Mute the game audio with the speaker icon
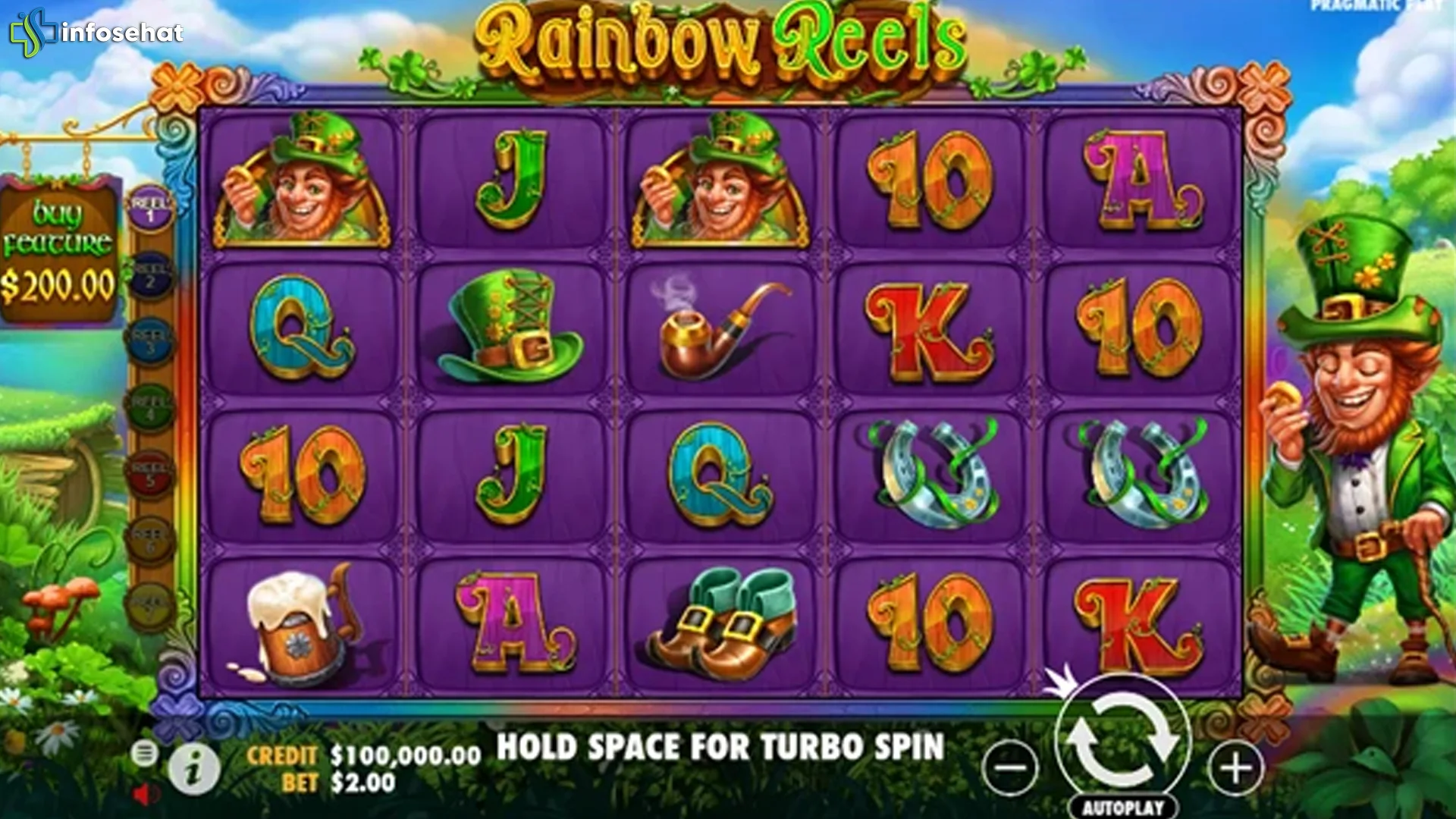The image size is (1456, 819). (x=144, y=796)
